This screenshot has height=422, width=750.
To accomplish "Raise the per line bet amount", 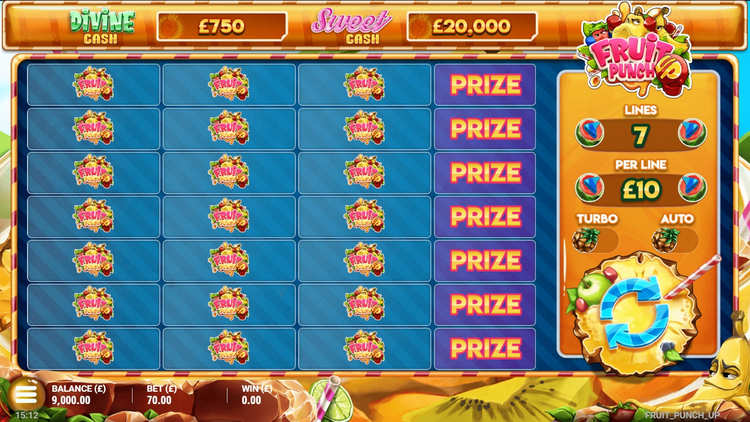I will point(691,187).
